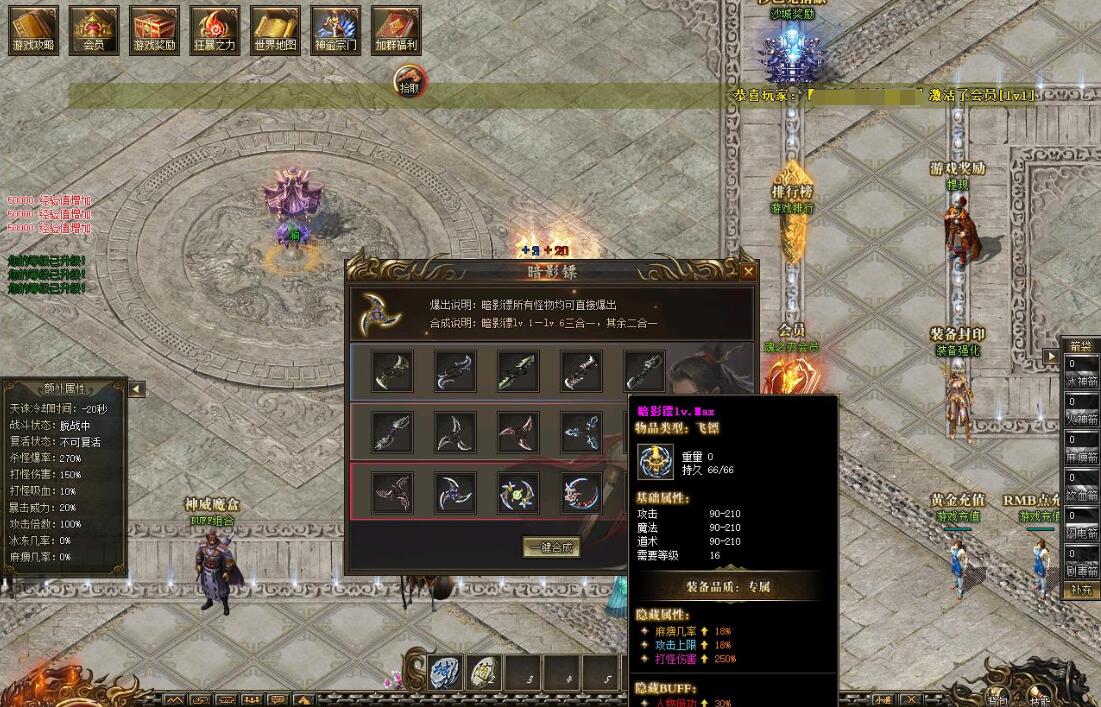Expand the 箭袋 quiver panel arrow
The width and height of the screenshot is (1101, 707).
(1051, 356)
